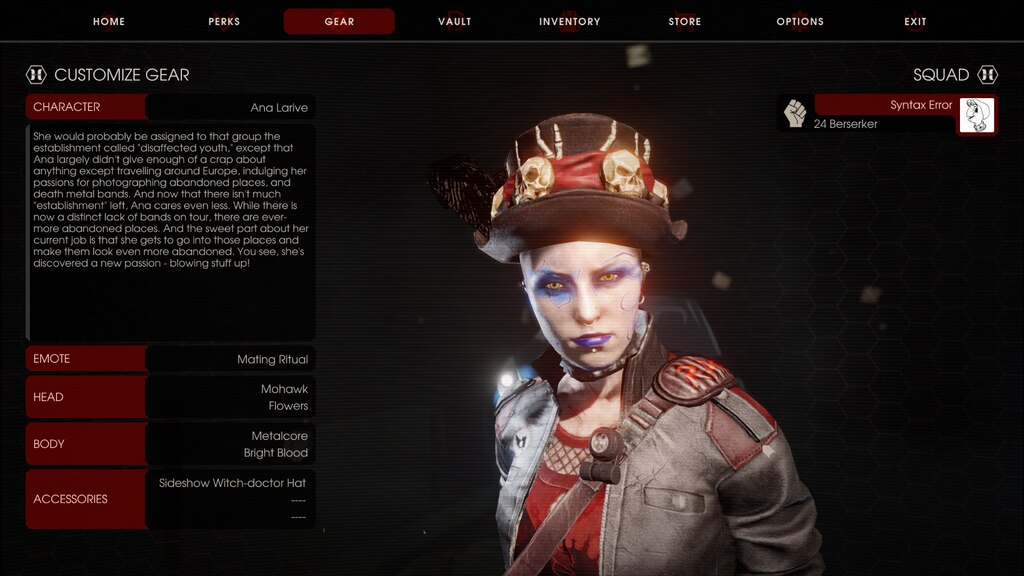The image size is (1024, 576).
Task: Open the Home tab
Action: pyautogui.click(x=109, y=22)
